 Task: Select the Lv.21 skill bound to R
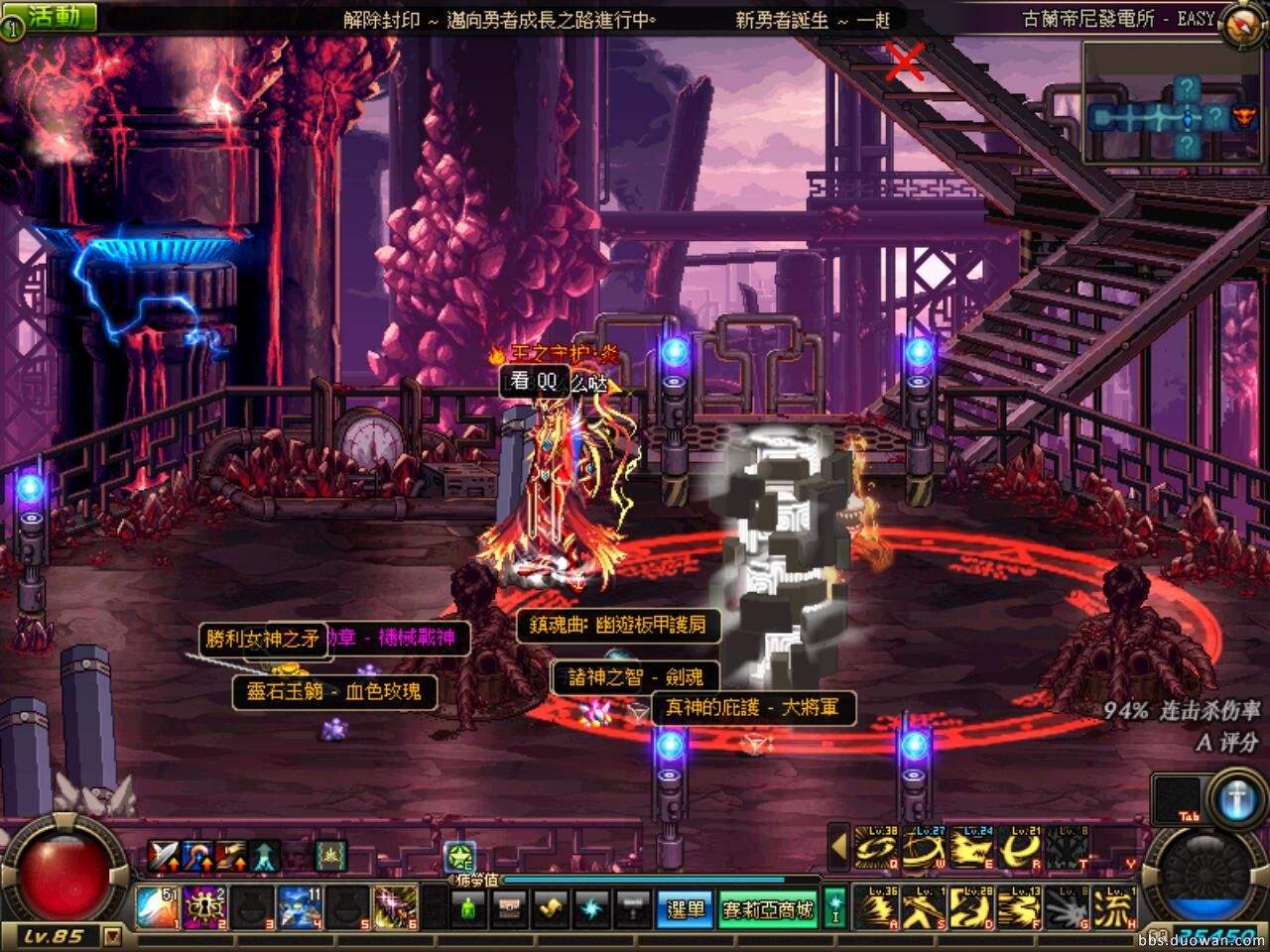coord(1019,848)
